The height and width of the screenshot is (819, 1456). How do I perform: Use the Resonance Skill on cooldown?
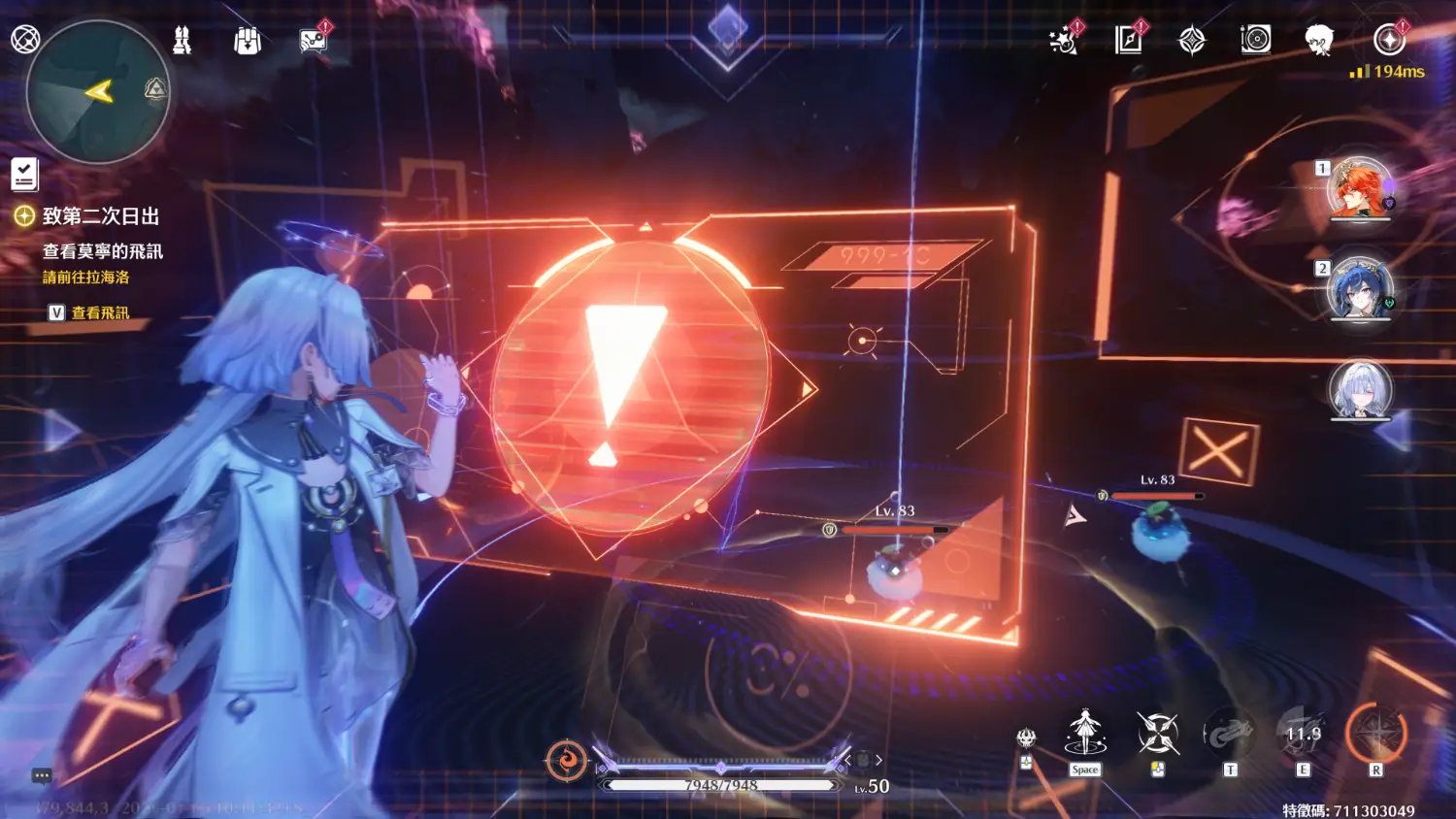click(x=1304, y=735)
